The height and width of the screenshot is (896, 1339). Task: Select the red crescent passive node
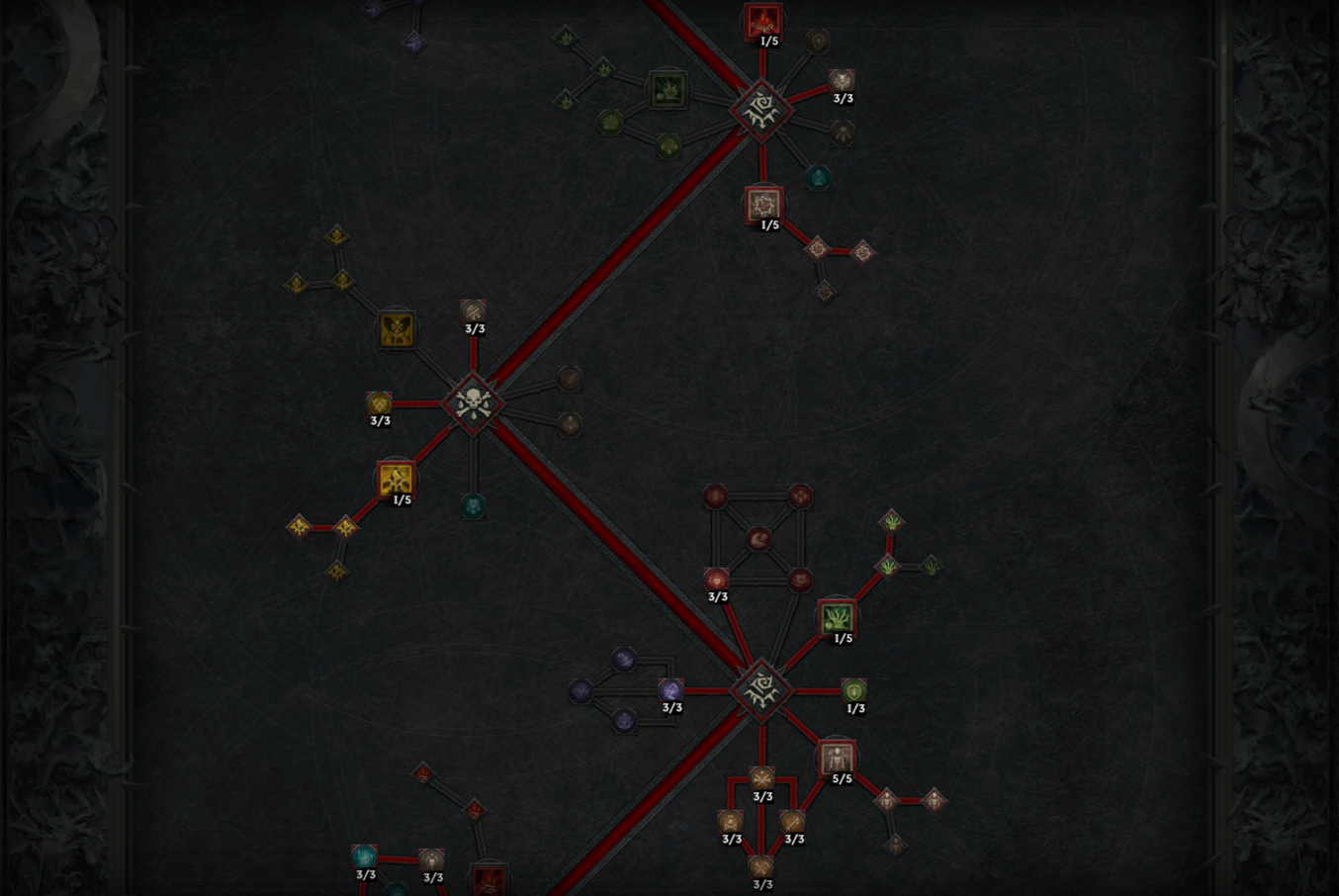759,539
